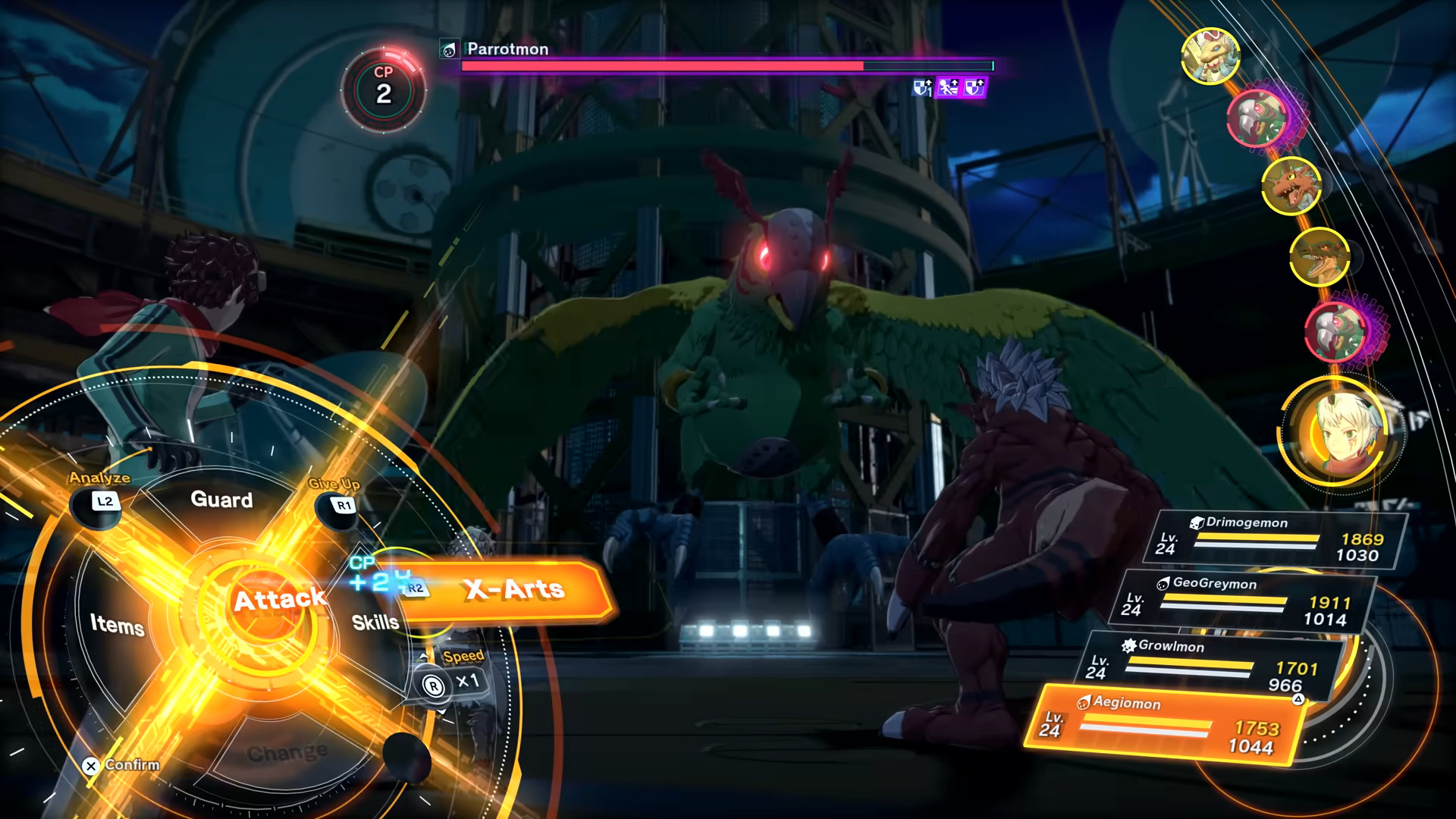Open the Items menu
Screen dimensions: 1456x819
(x=118, y=625)
